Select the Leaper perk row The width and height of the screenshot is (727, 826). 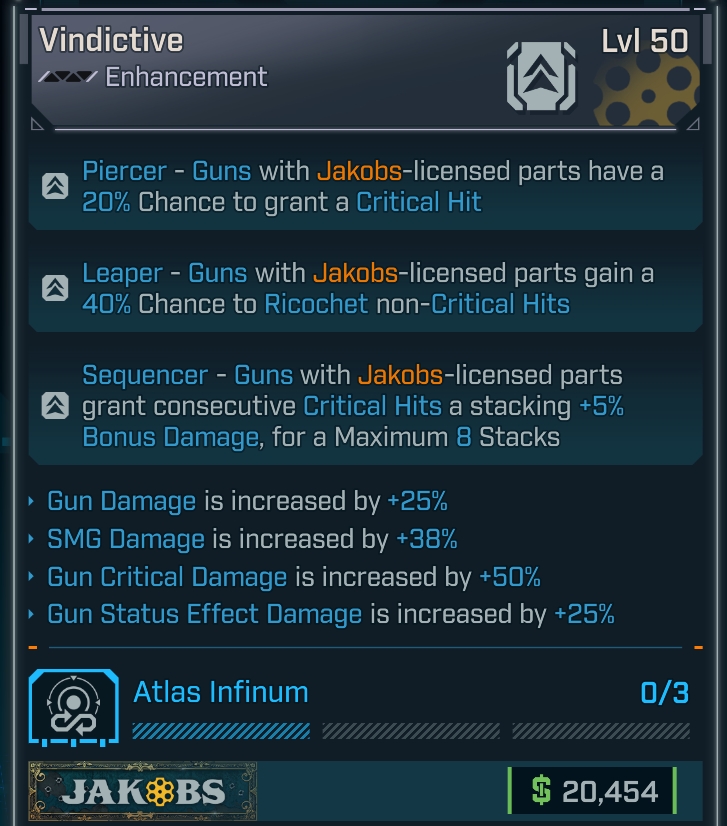click(360, 289)
